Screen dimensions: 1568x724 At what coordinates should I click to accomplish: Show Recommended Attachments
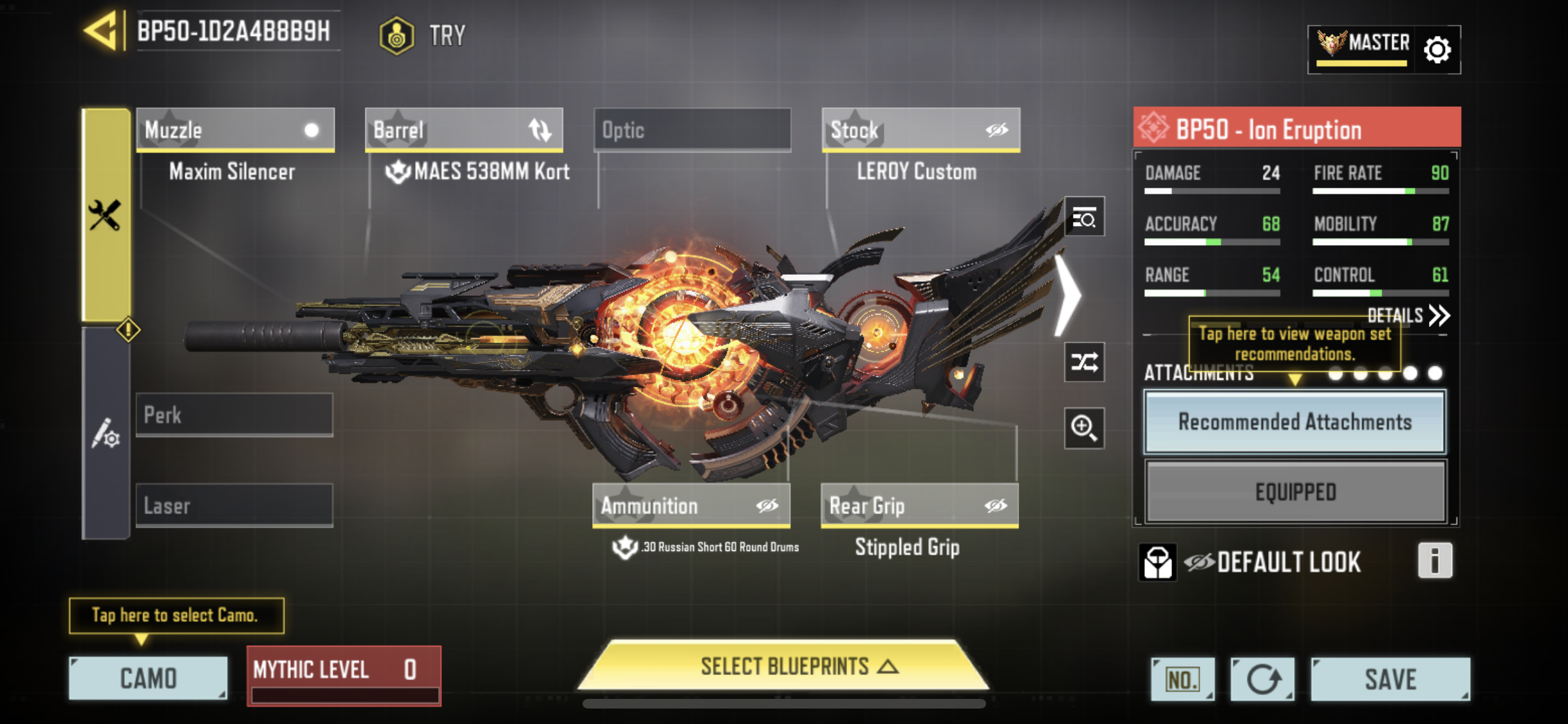point(1294,422)
